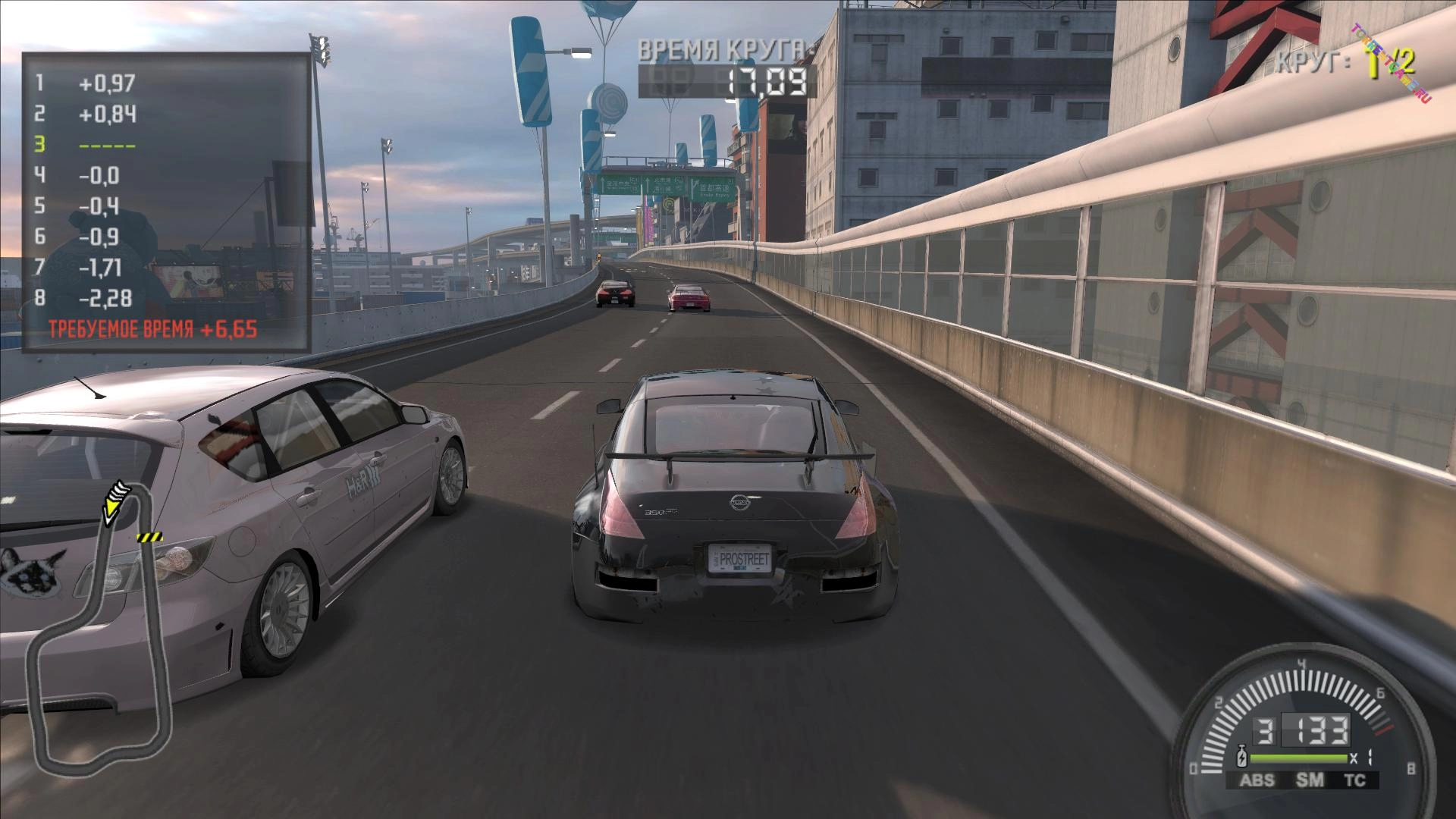The image size is (1456, 819).
Task: Select the player arrow marker on the minimap
Action: (116, 500)
